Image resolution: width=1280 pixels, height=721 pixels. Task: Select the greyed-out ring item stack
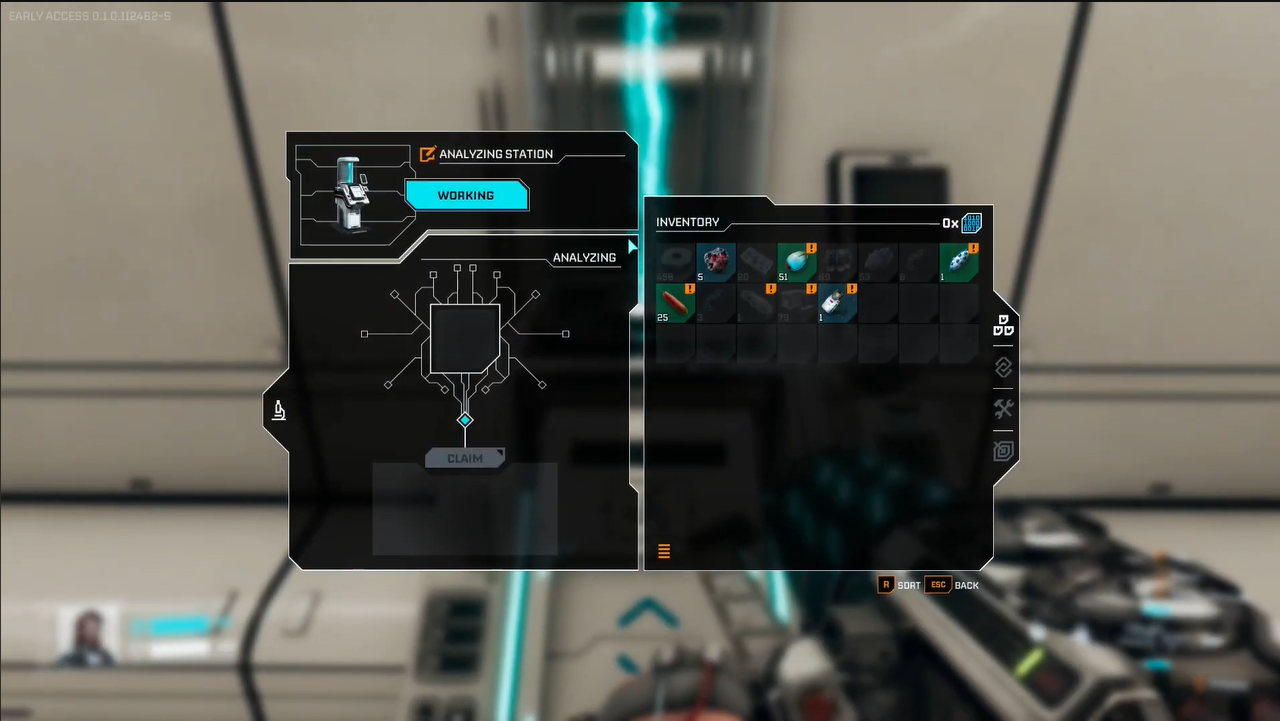coord(676,262)
